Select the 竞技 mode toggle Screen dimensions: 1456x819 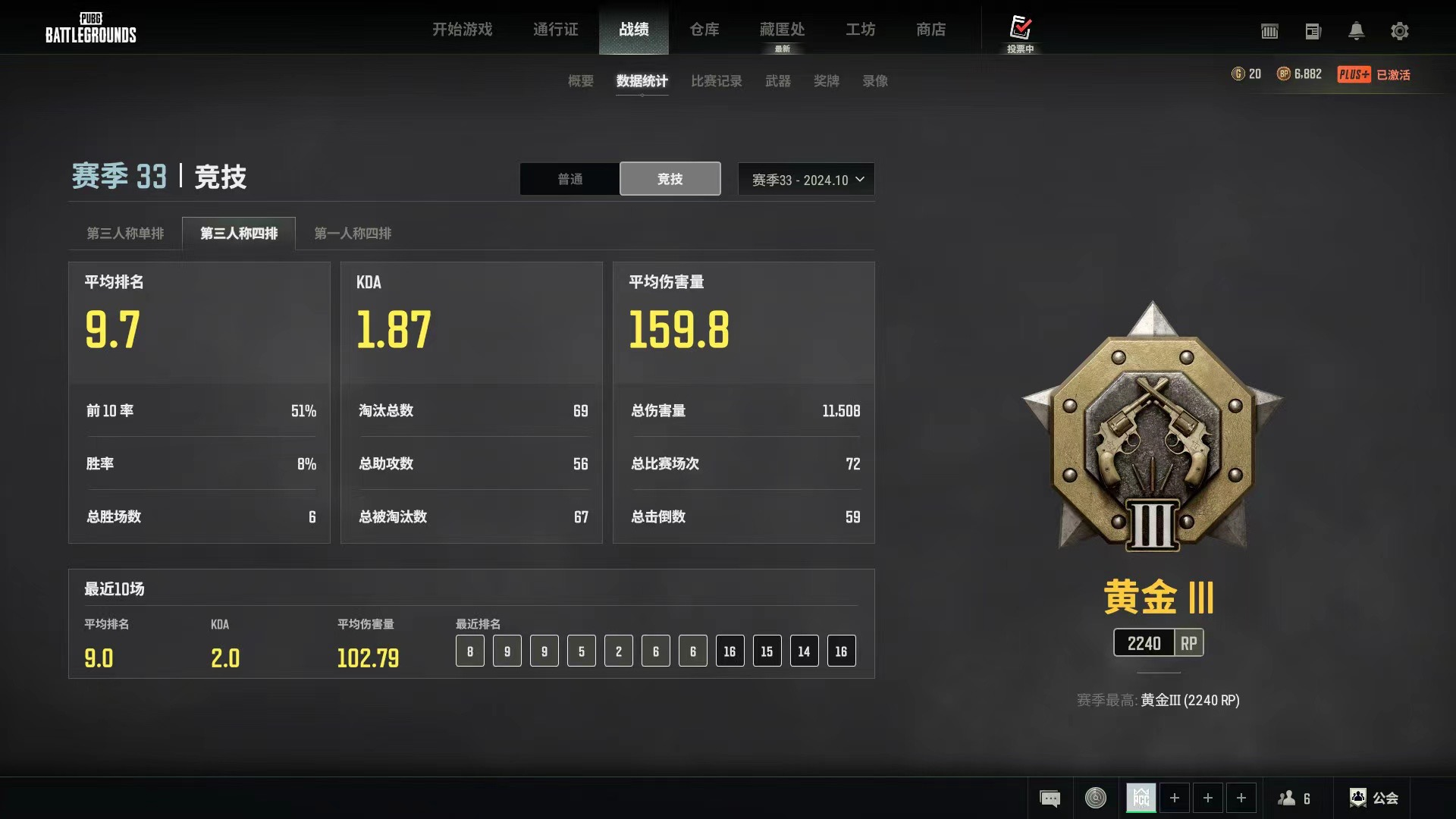pos(670,179)
